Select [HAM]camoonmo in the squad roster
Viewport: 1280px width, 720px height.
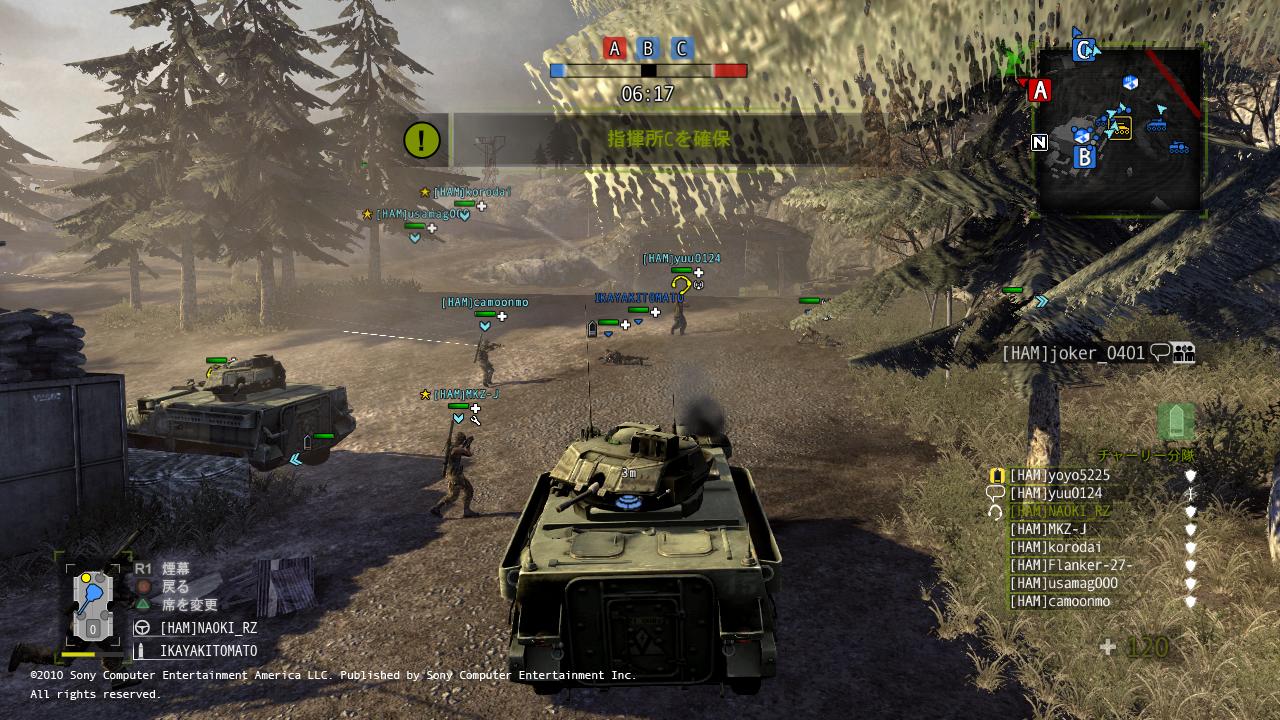pos(1059,602)
